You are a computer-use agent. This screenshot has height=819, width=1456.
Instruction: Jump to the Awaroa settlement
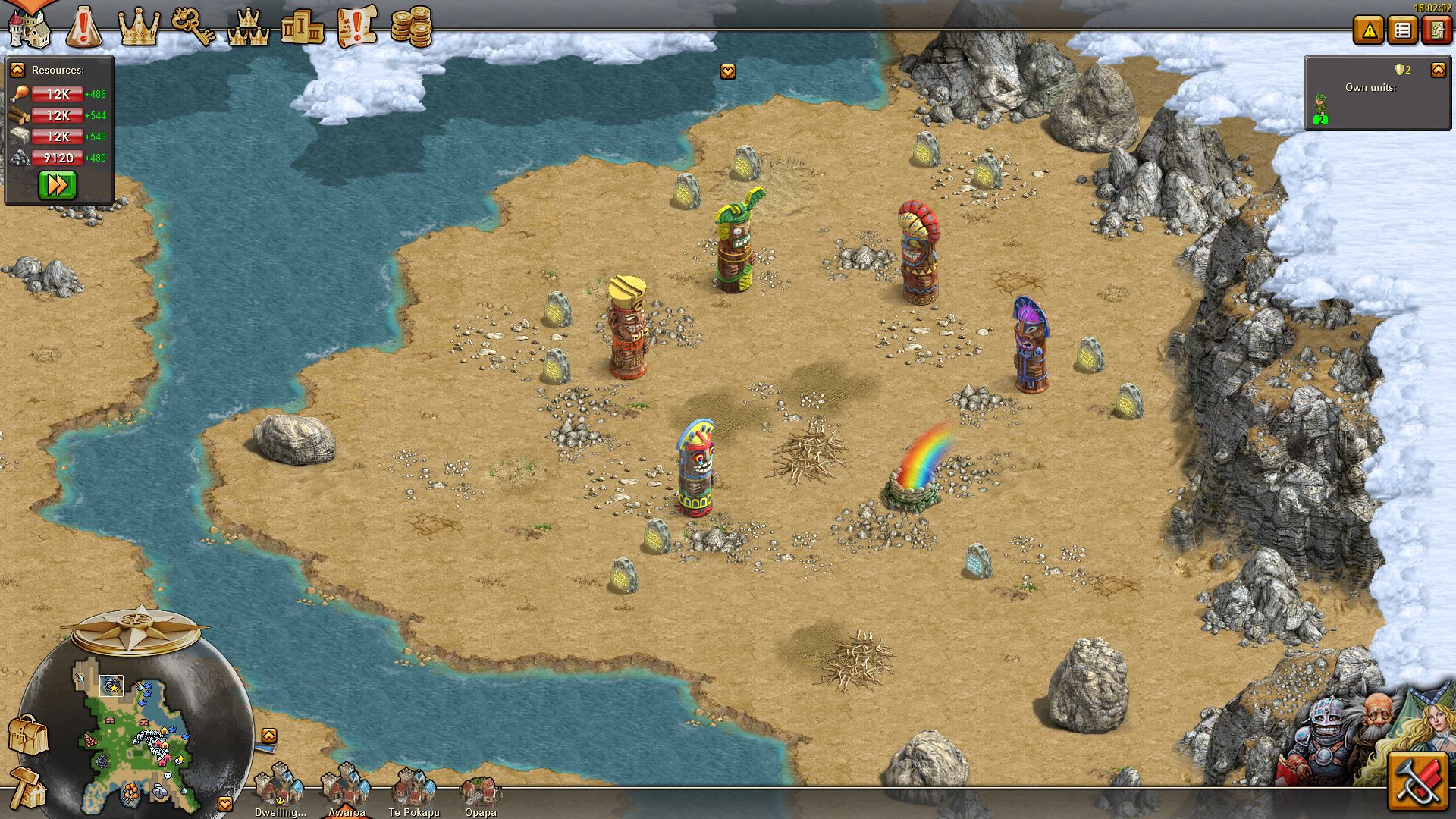tap(347, 787)
